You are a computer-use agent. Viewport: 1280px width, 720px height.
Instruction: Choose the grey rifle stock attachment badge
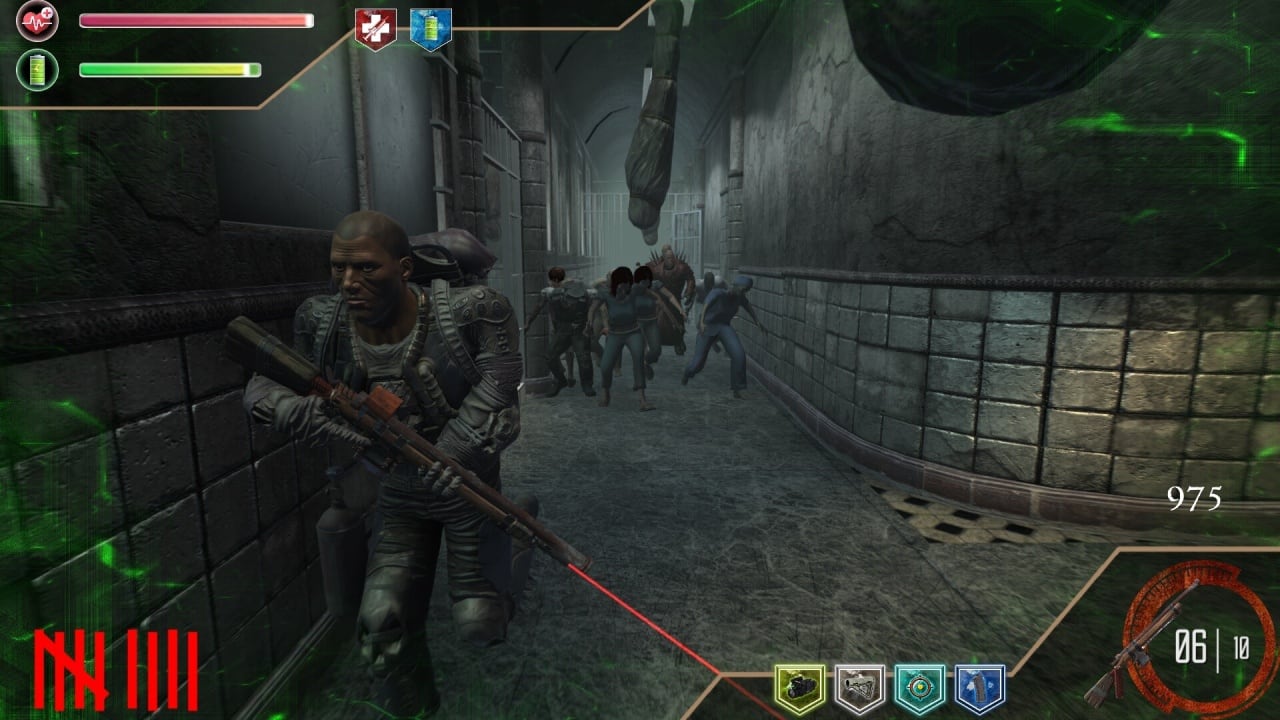pyautogui.click(x=860, y=688)
